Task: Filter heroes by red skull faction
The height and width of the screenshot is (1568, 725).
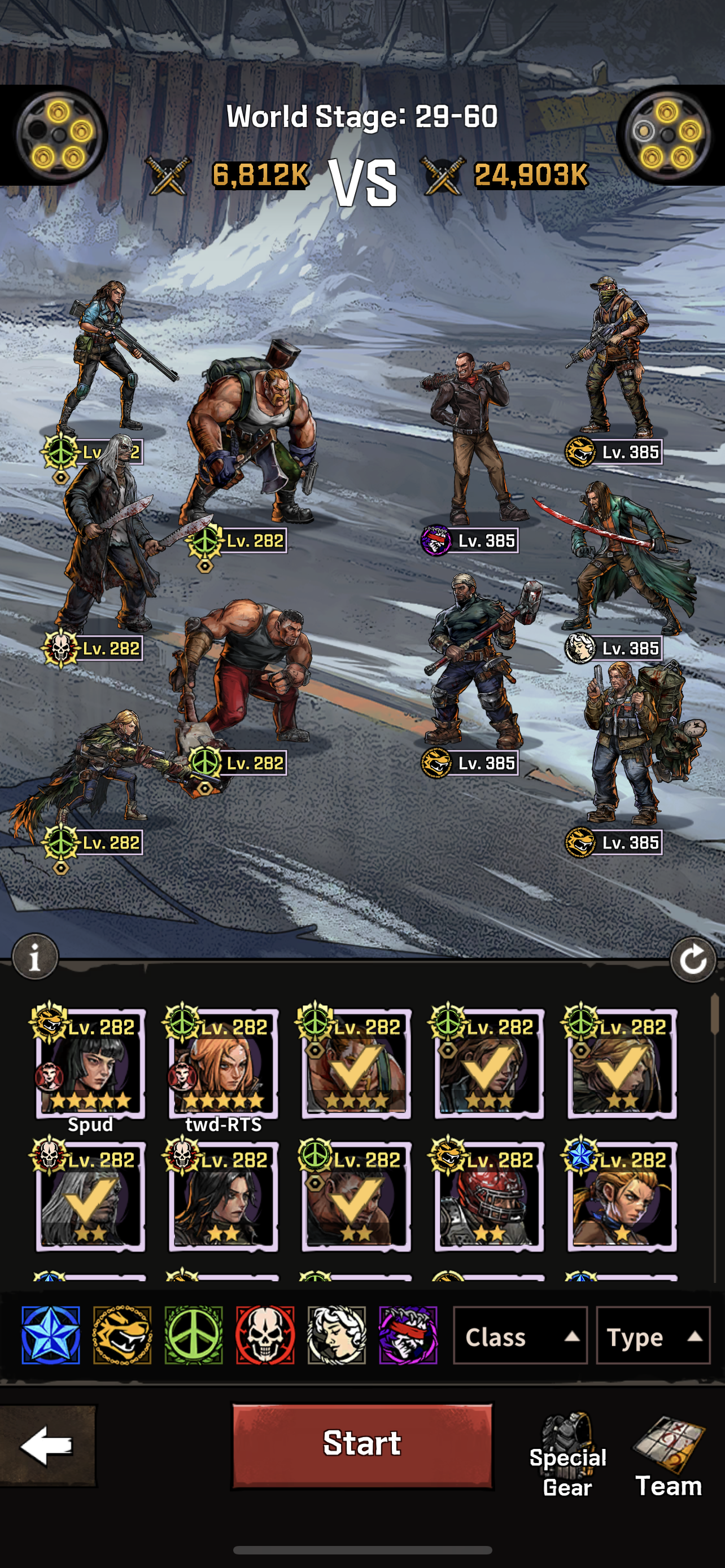Action: pyautogui.click(x=265, y=1335)
